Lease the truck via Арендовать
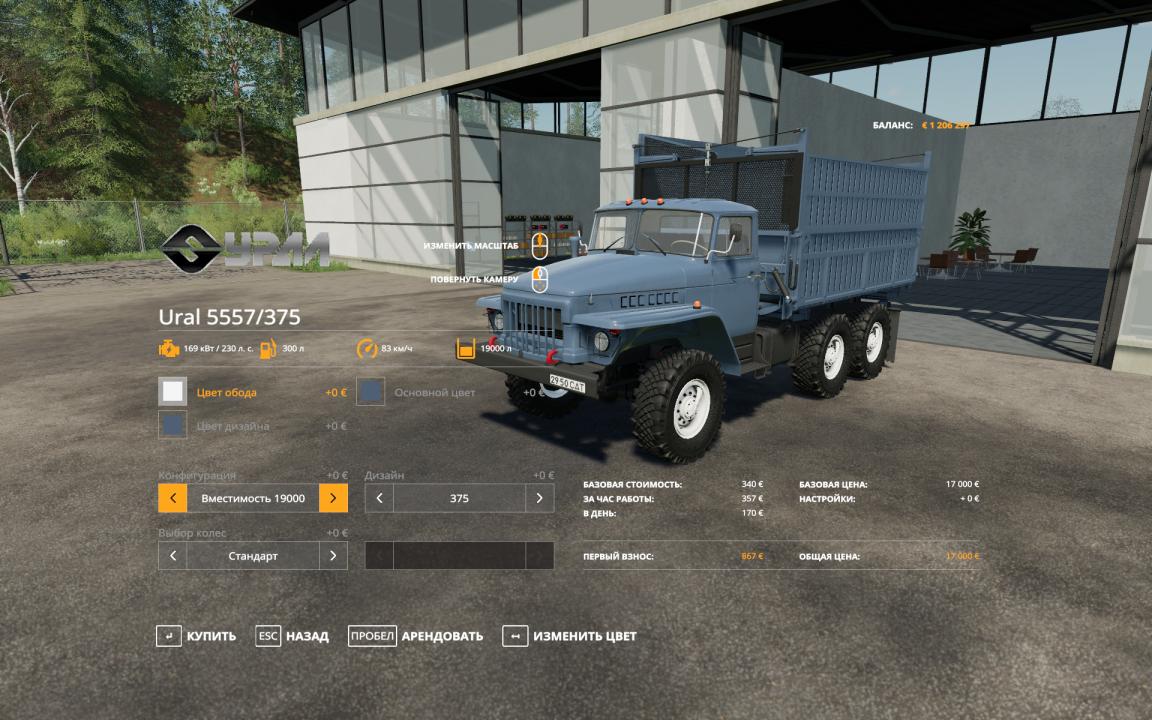Viewport: 1152px width, 720px height. pyautogui.click(x=416, y=636)
